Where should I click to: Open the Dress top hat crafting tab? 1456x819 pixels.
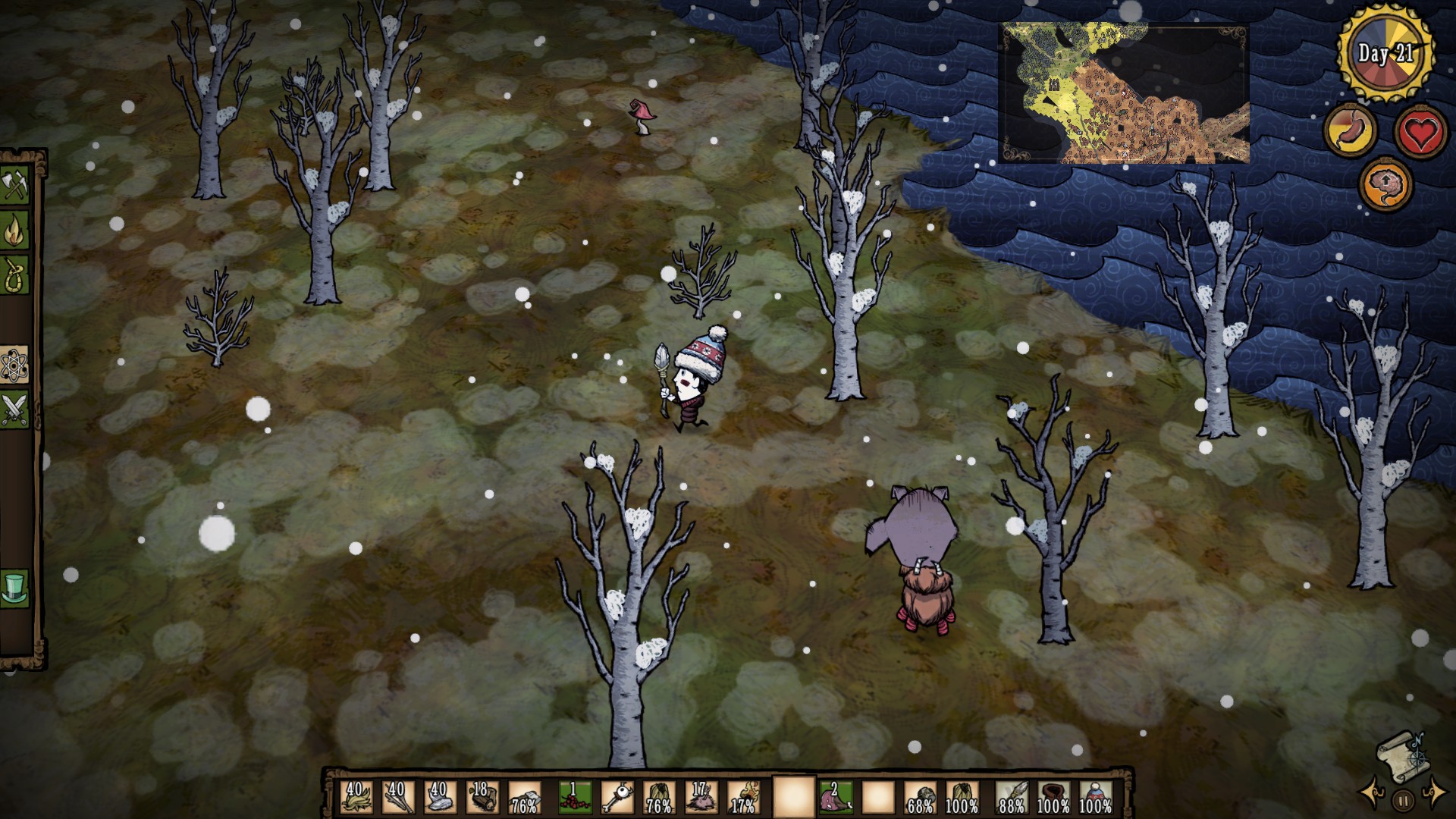[15, 588]
